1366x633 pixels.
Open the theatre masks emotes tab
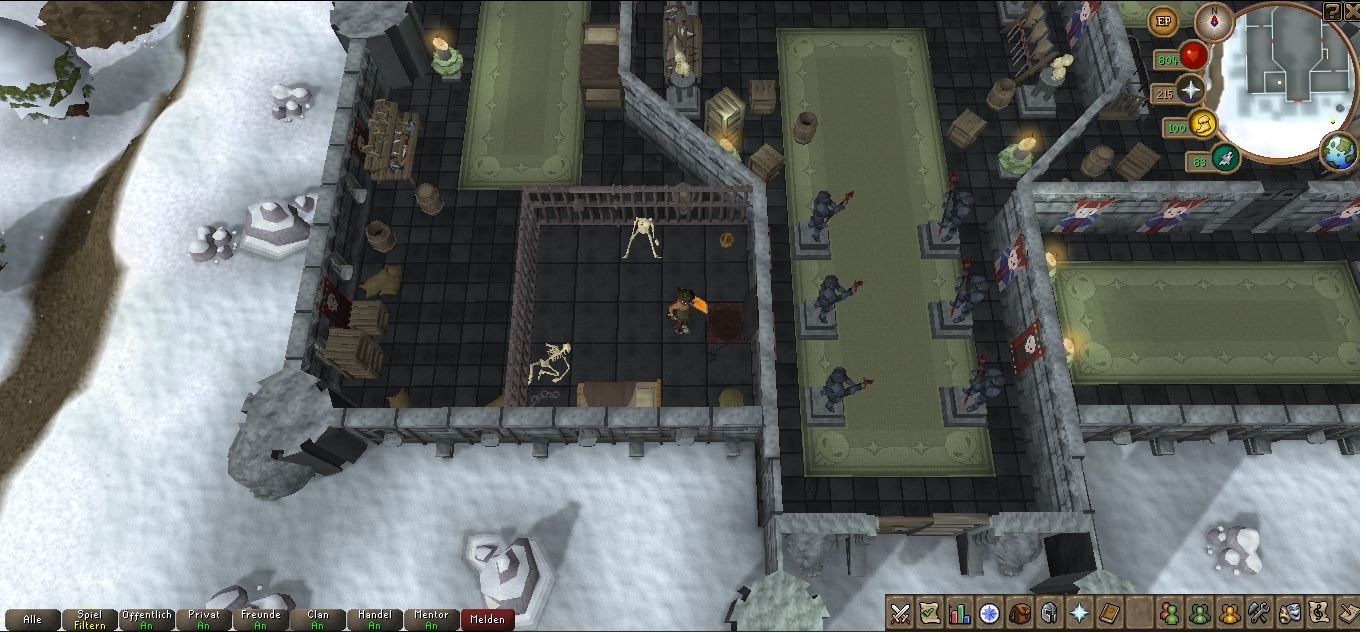pos(1289,612)
